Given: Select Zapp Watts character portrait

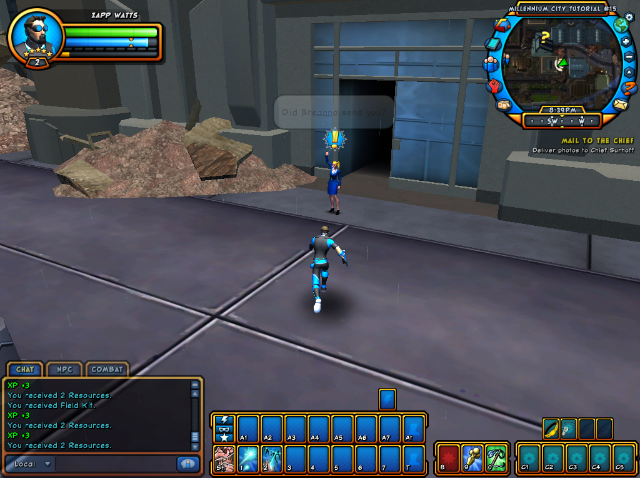Looking at the screenshot, I should (36, 37).
